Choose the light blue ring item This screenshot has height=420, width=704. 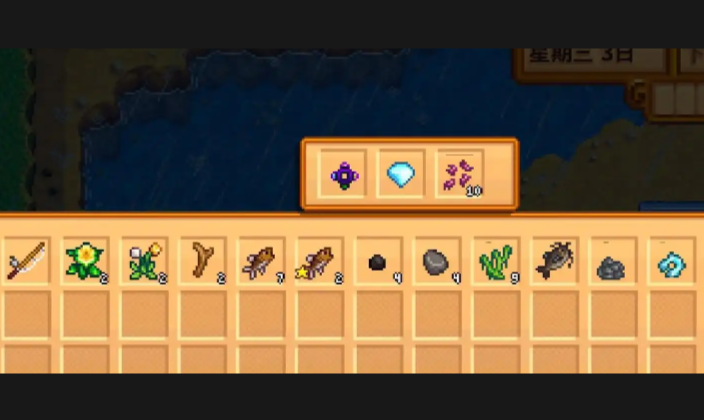669,265
